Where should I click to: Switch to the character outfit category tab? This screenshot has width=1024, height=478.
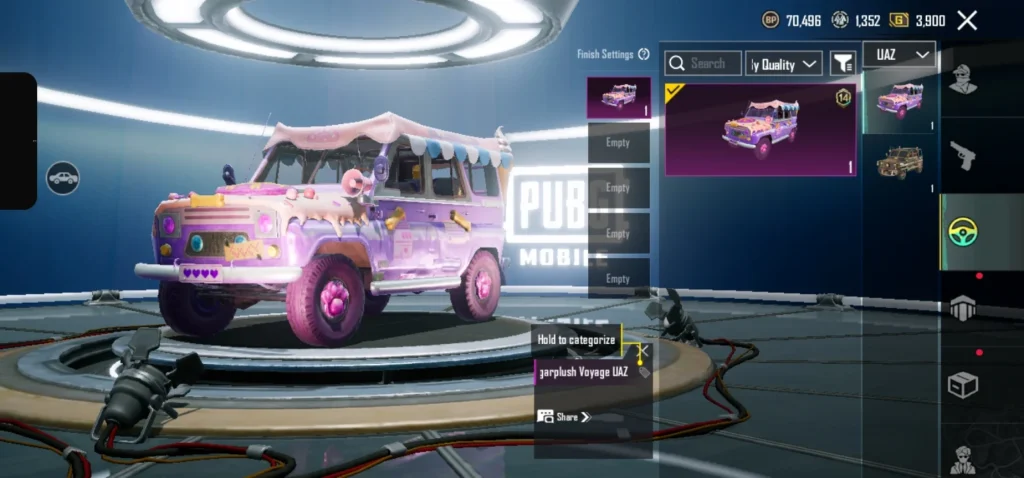962,78
